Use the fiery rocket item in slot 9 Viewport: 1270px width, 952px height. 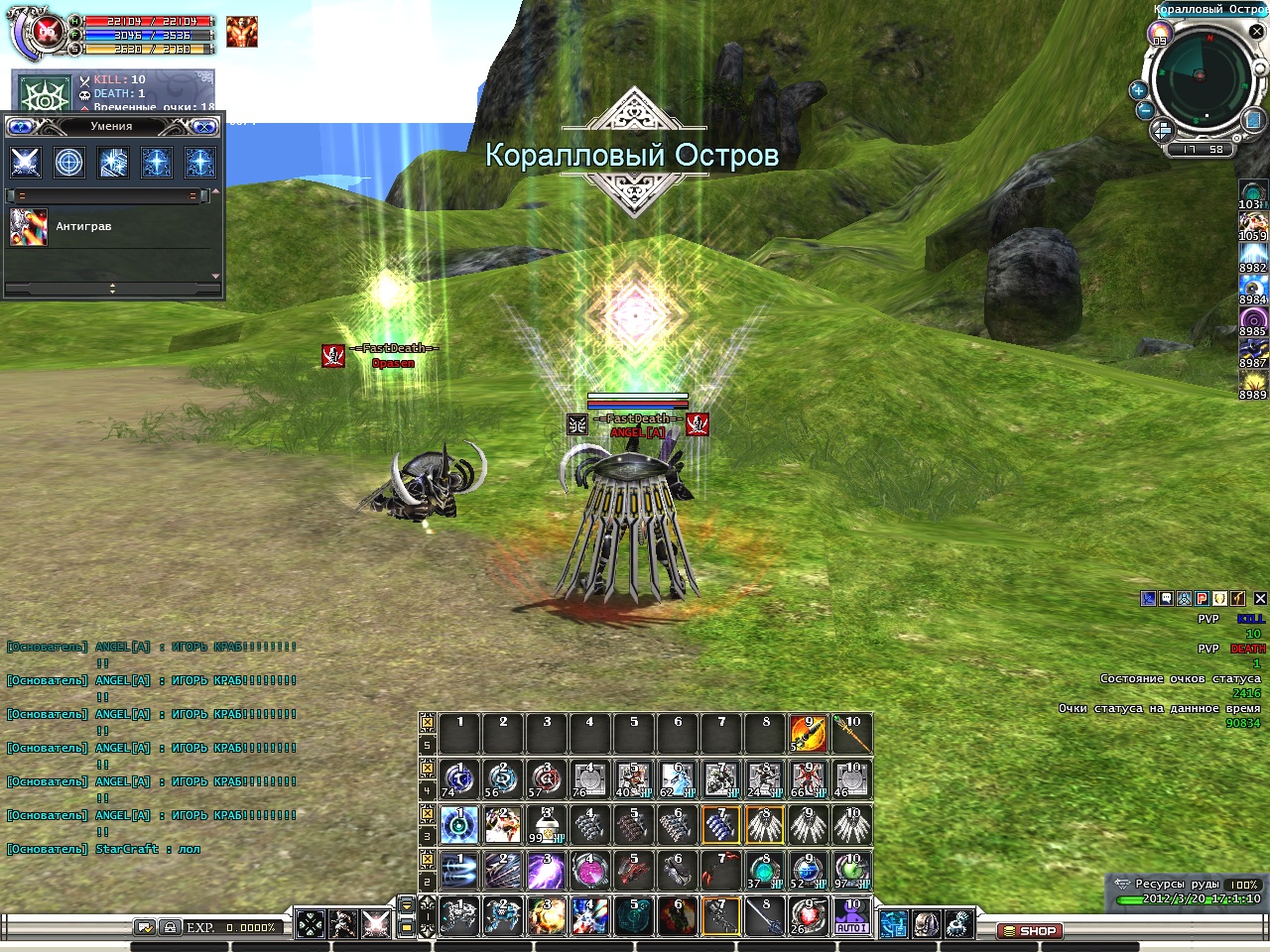[808, 735]
